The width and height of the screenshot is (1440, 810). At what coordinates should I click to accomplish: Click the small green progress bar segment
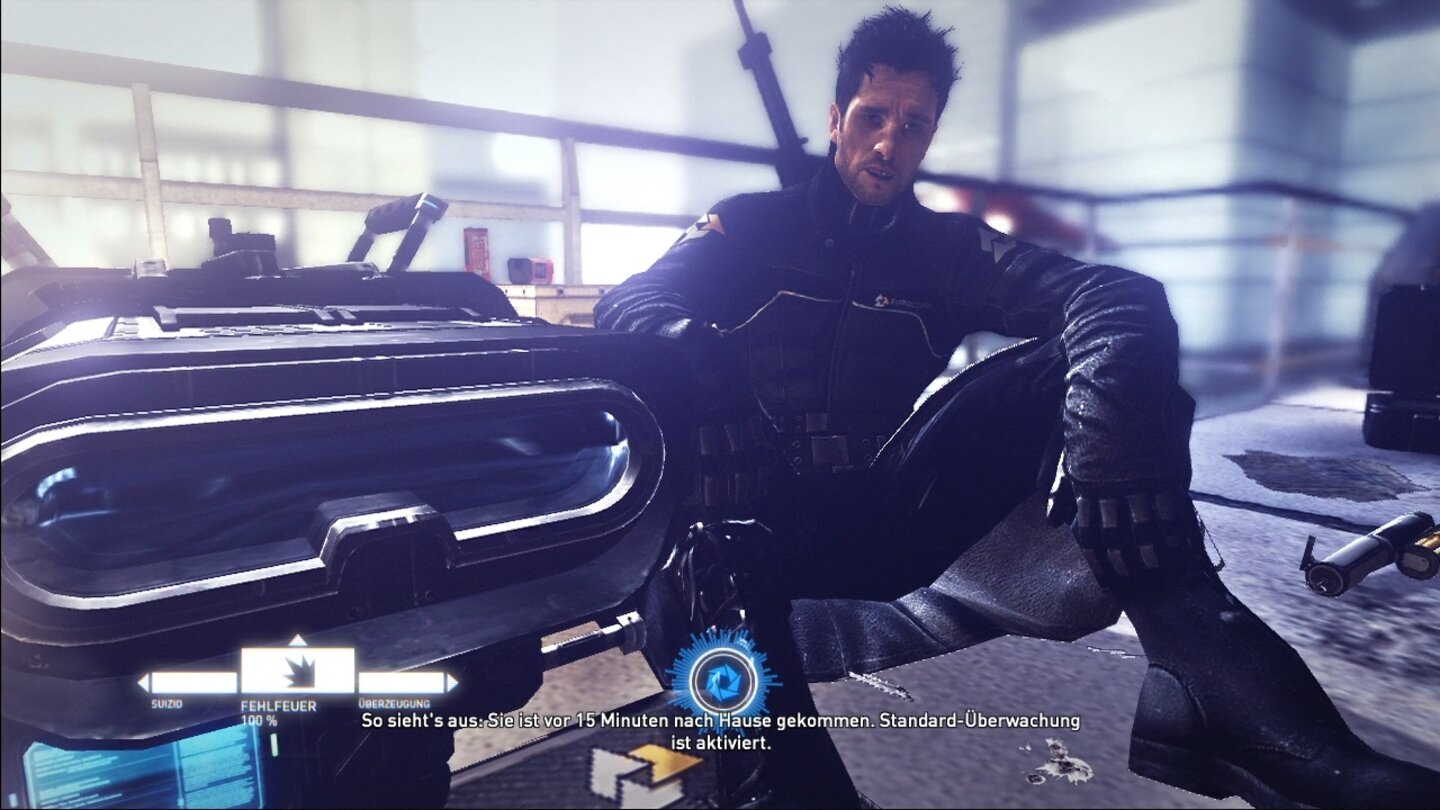[x=274, y=744]
